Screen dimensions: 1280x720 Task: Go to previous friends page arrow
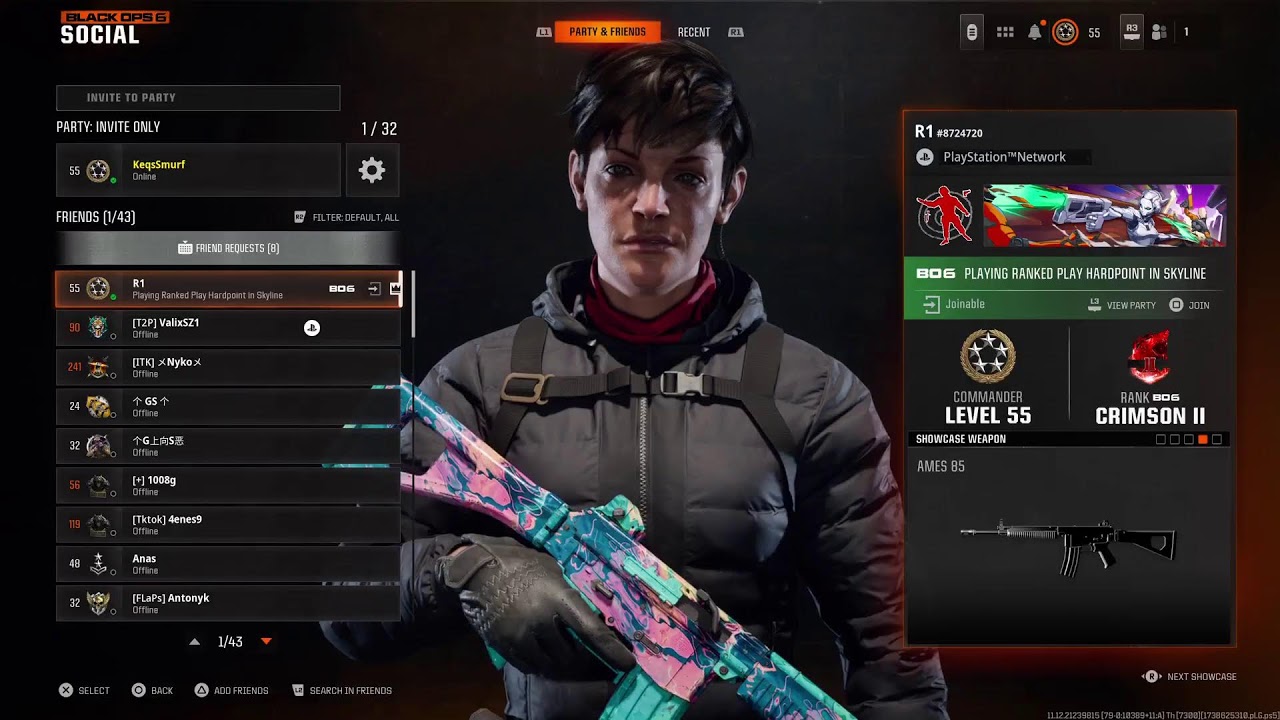[195, 642]
